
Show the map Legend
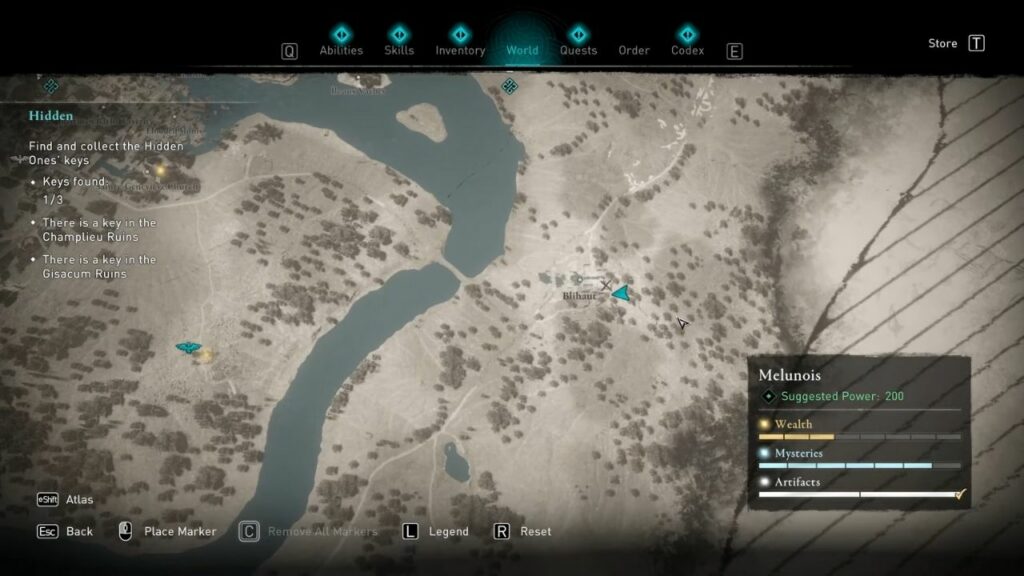[448, 531]
